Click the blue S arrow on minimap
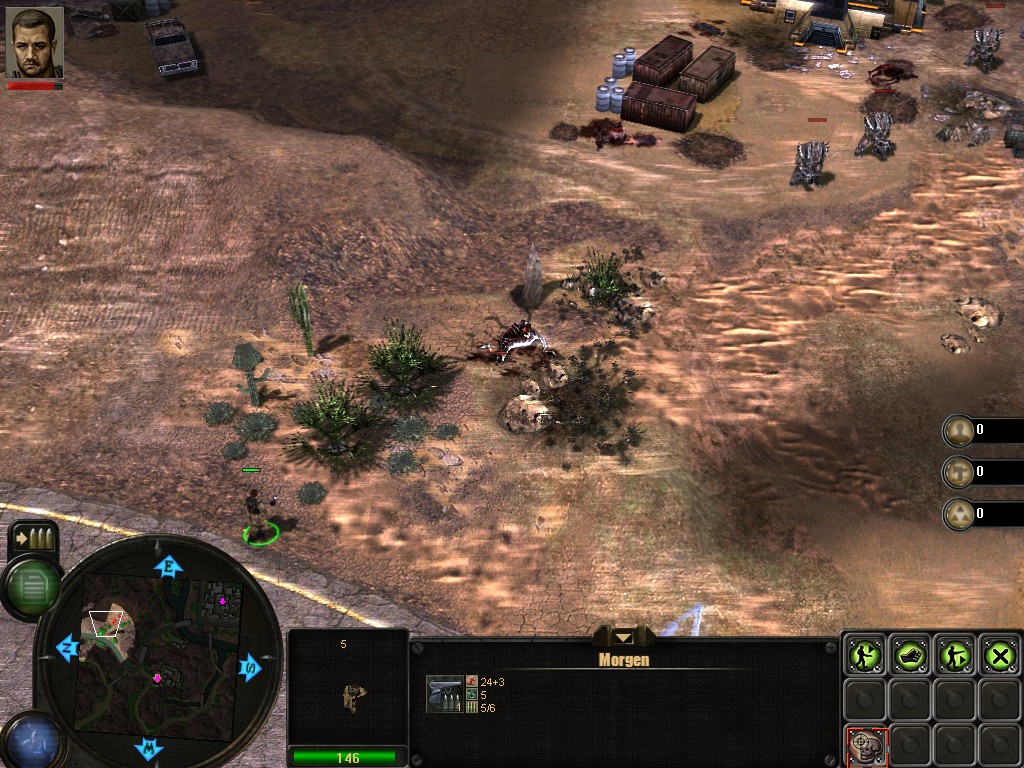The height and width of the screenshot is (768, 1024). pyautogui.click(x=249, y=667)
